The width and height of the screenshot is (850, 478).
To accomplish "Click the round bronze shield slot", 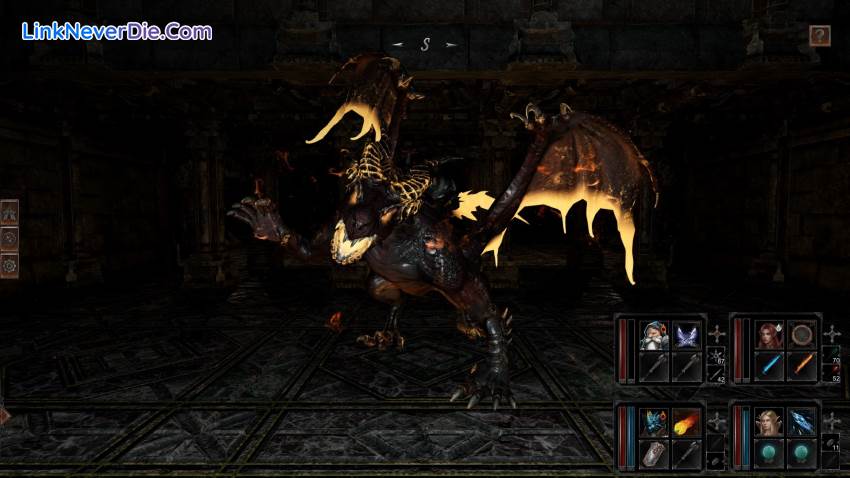I will 801,335.
